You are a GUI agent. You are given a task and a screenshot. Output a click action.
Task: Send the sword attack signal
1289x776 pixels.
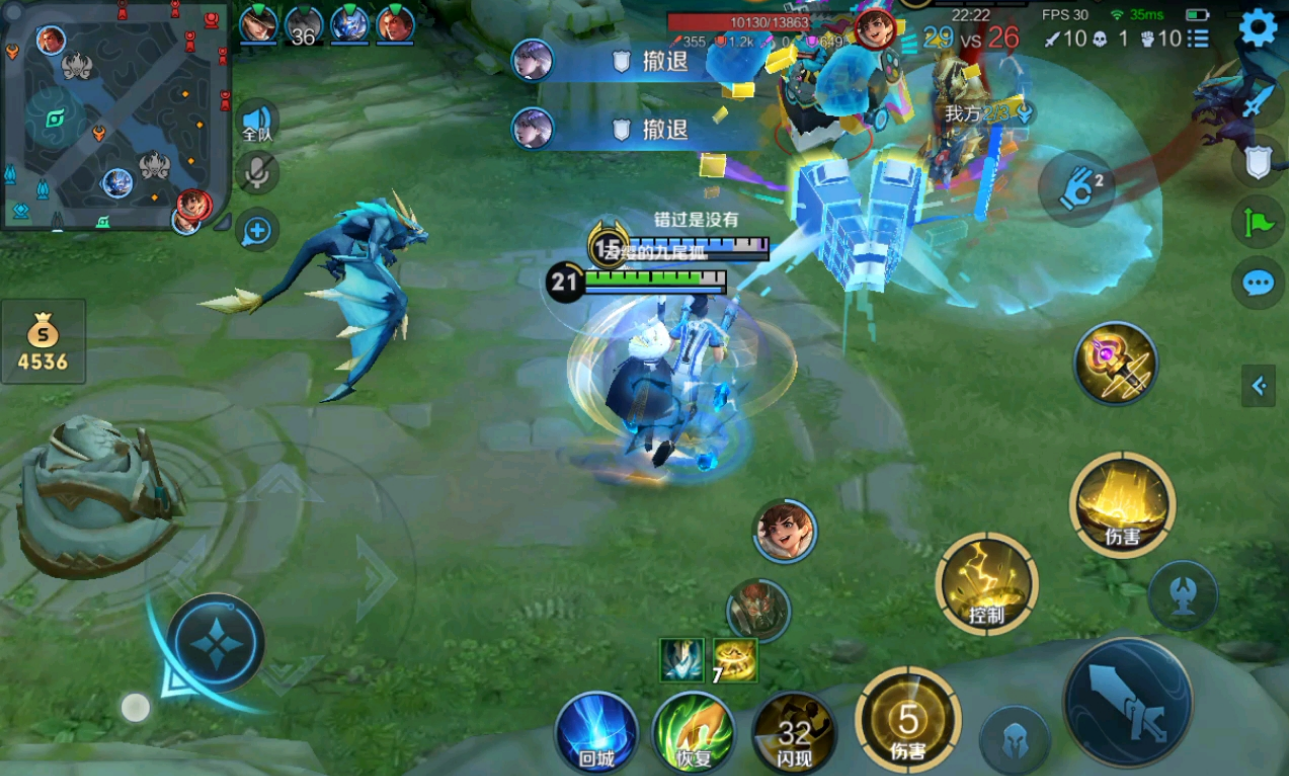tap(1259, 100)
